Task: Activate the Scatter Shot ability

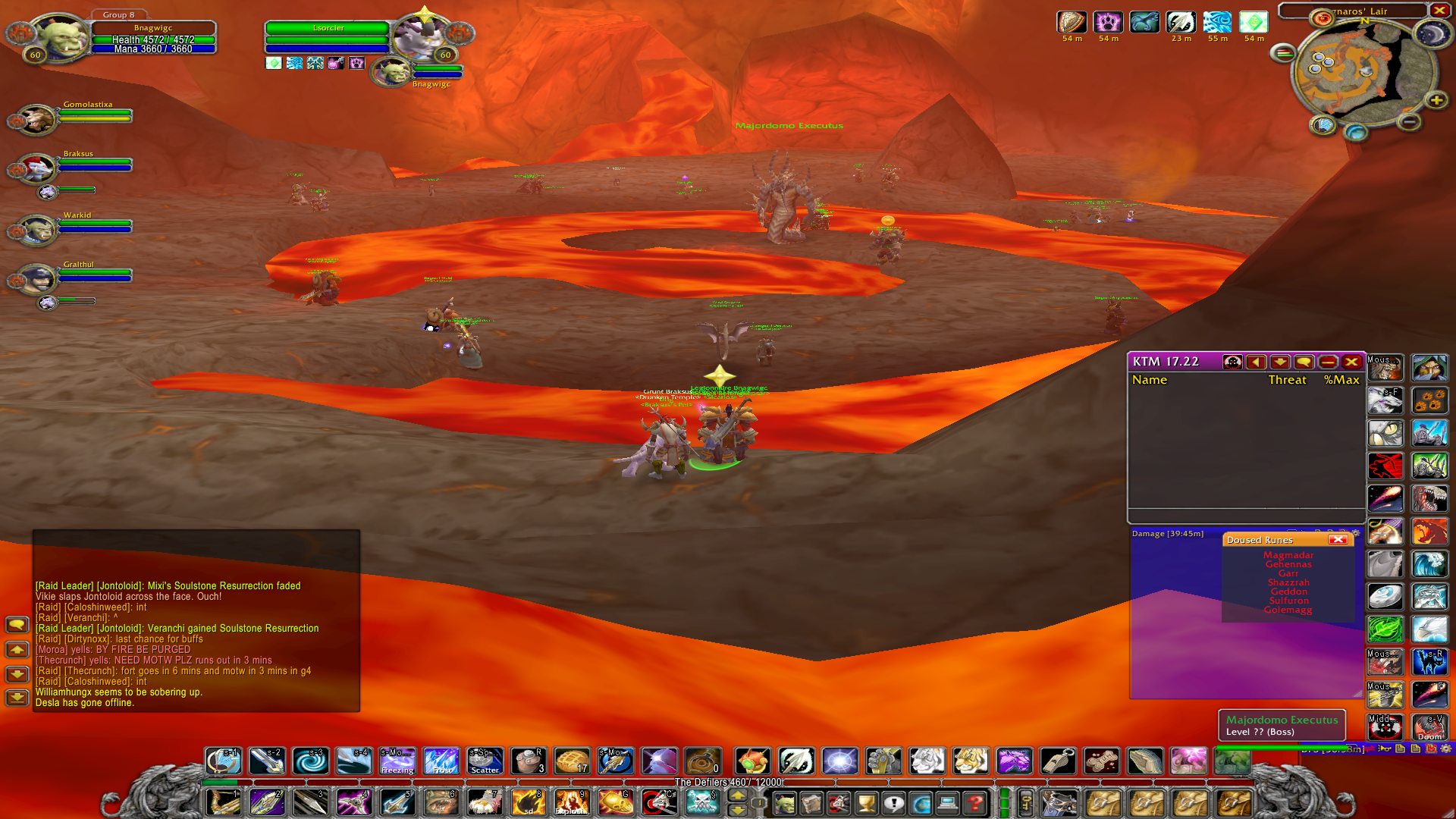Action: click(x=485, y=761)
